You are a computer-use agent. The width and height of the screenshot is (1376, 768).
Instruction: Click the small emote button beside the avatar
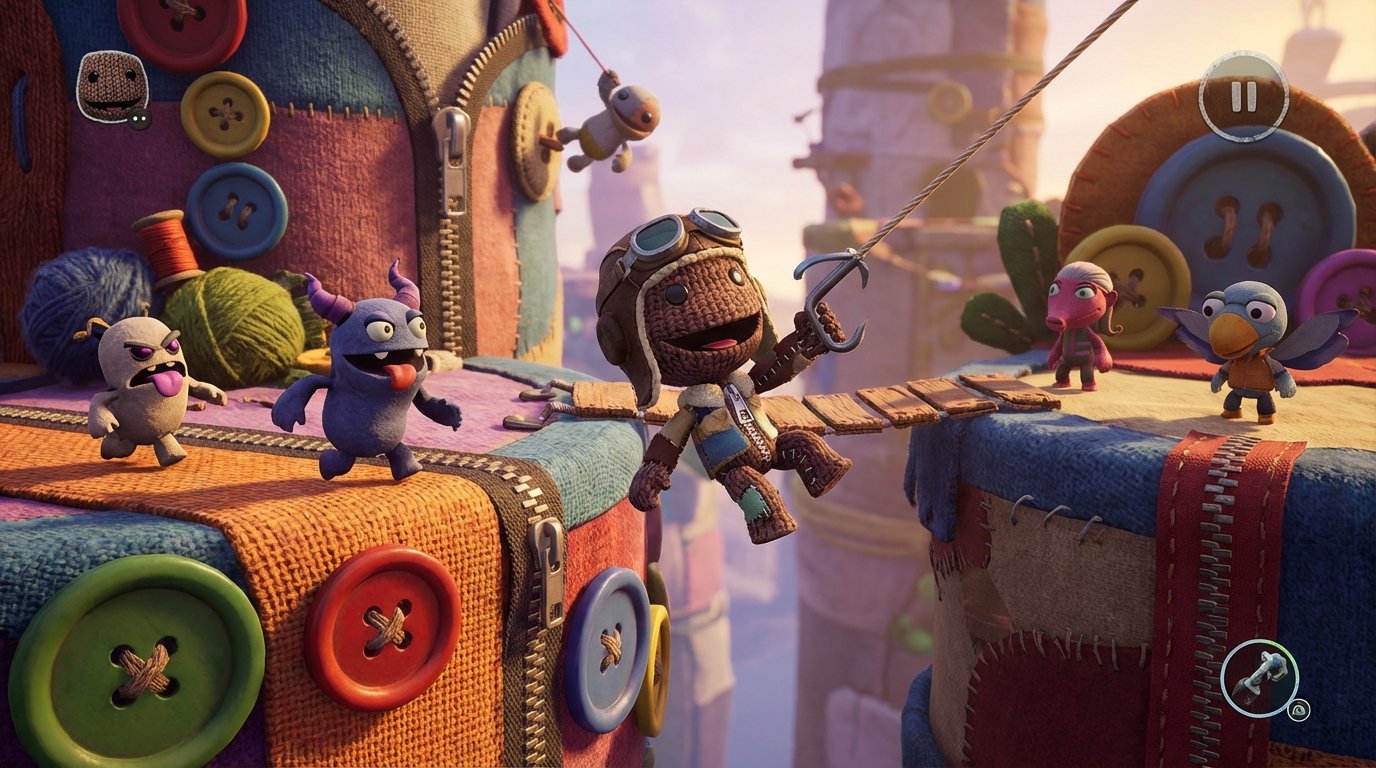(140, 118)
